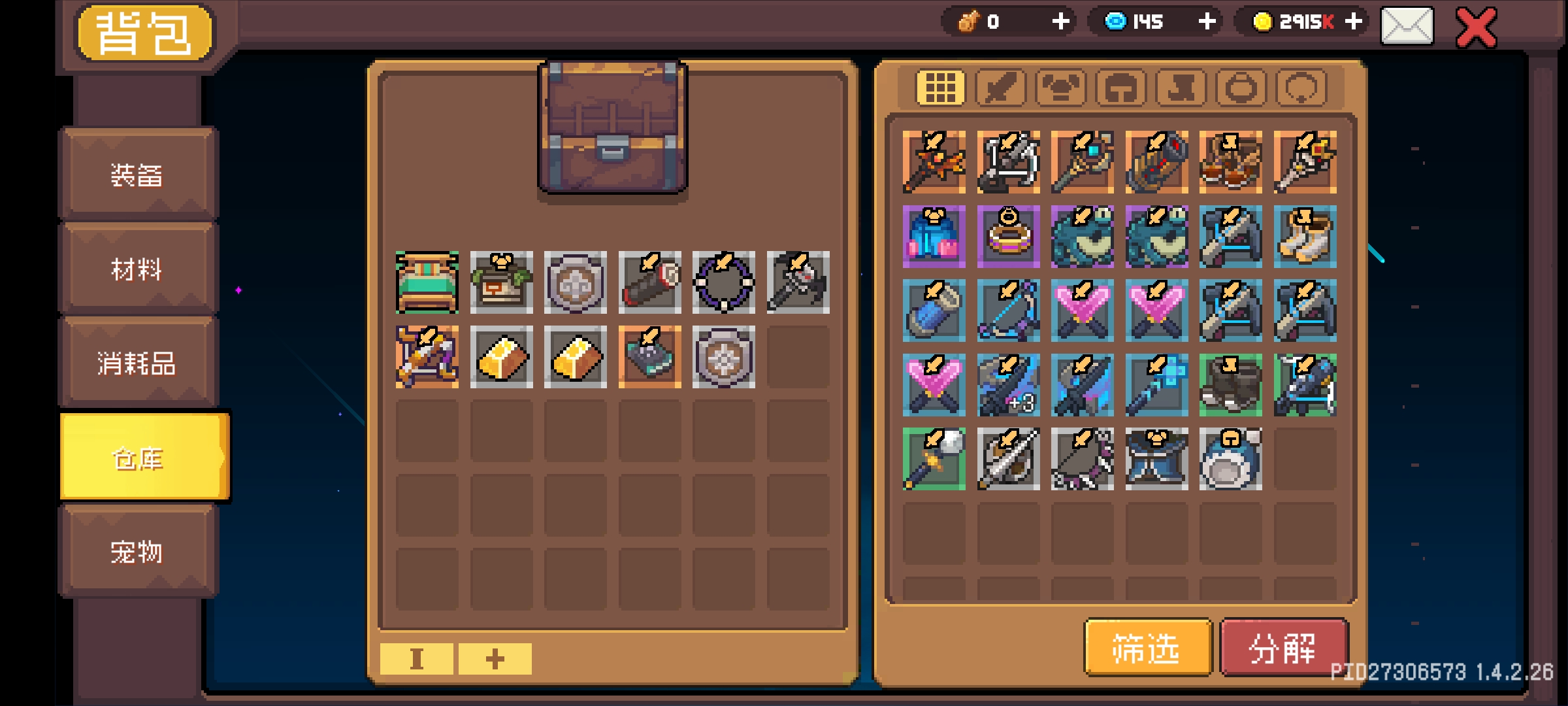Pick the blue armor in purple slot
This screenshot has height=706, width=1568.
point(934,236)
